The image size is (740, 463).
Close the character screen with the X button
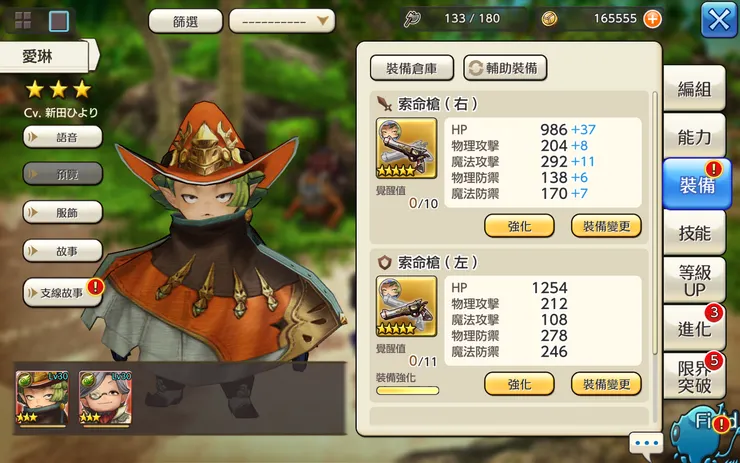click(718, 19)
